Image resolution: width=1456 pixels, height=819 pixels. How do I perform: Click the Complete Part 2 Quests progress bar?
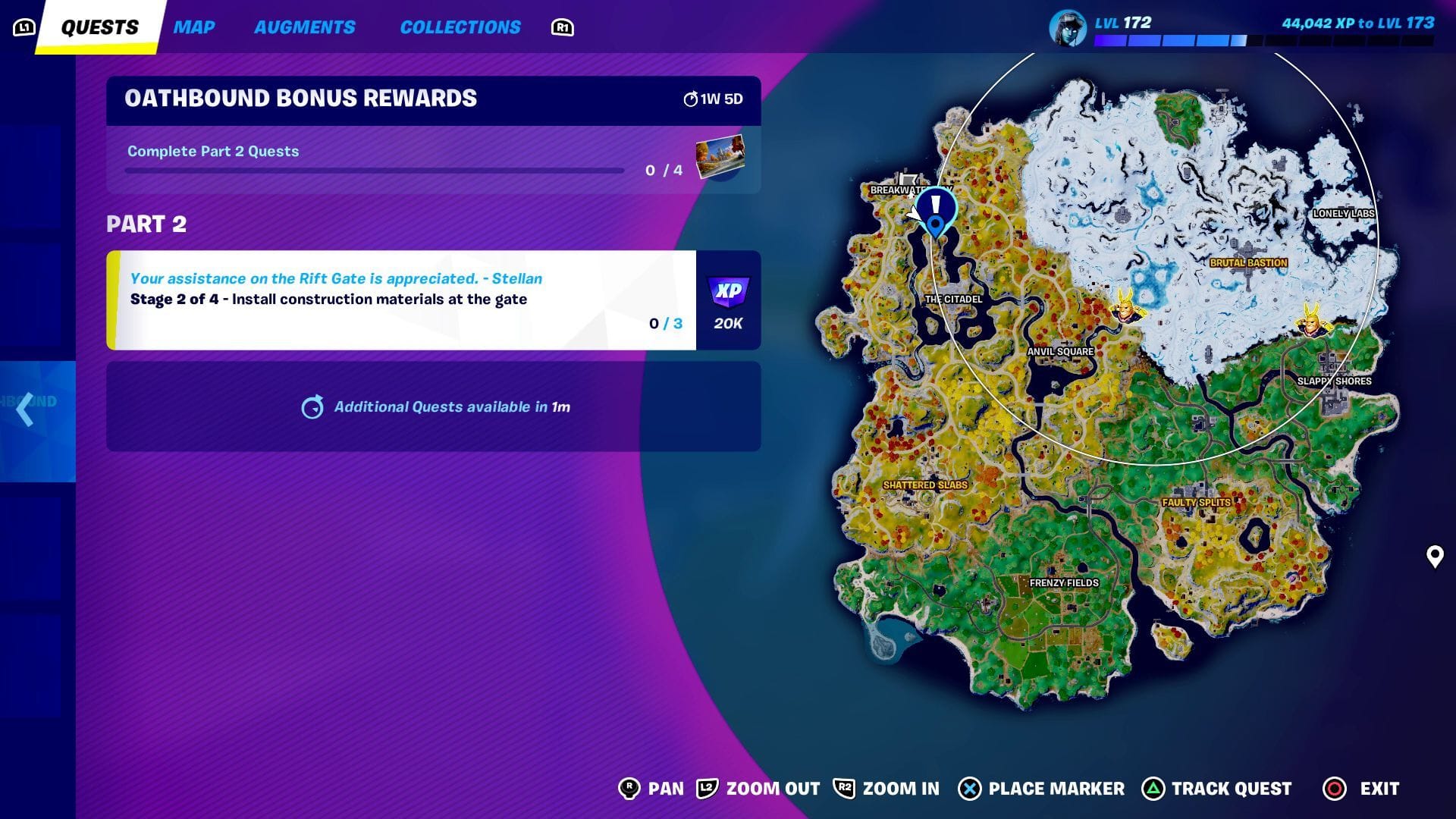[373, 171]
